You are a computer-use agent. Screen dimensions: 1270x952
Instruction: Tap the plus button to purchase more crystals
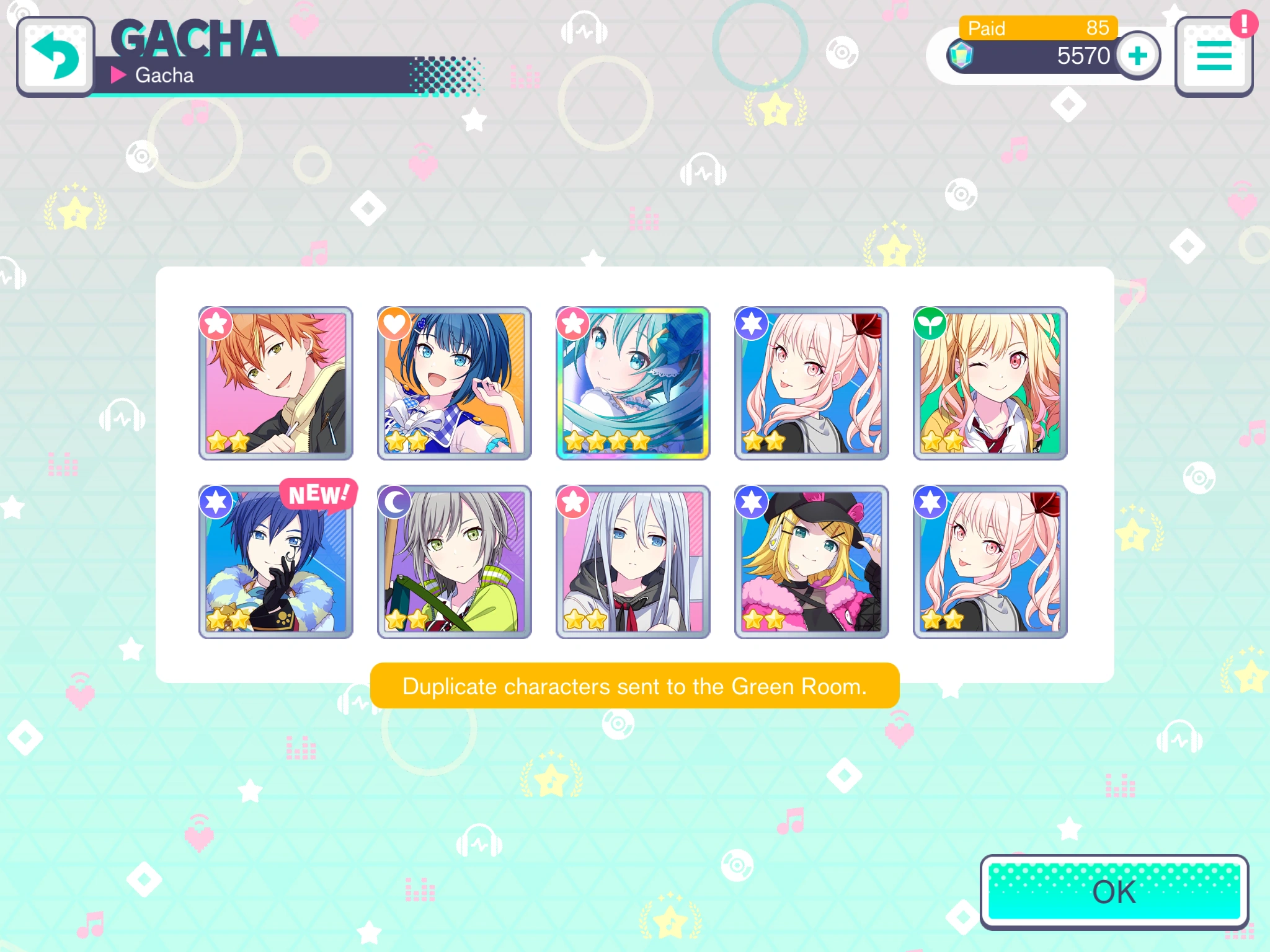(1138, 56)
